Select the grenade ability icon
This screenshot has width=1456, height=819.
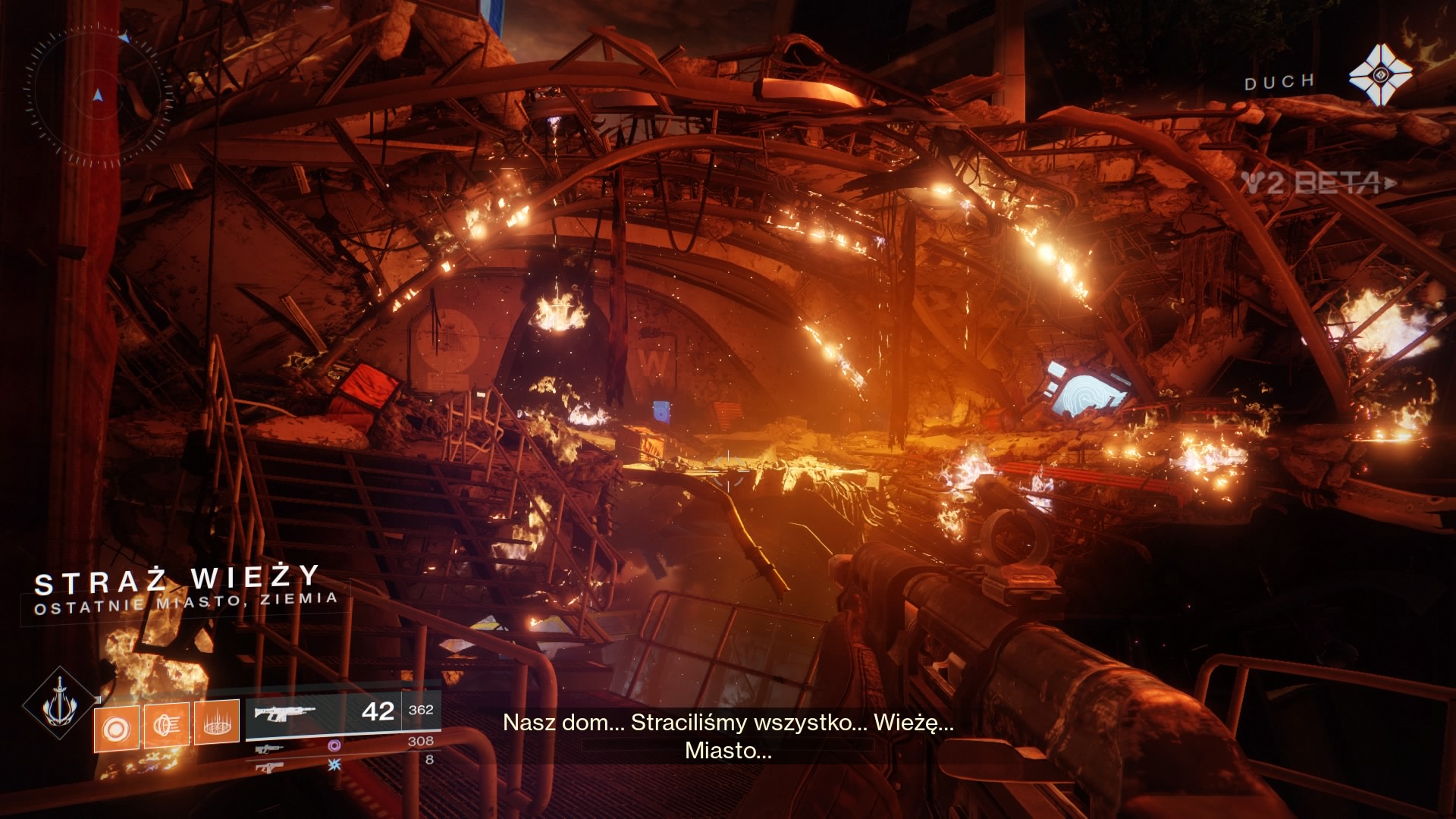pos(117,726)
